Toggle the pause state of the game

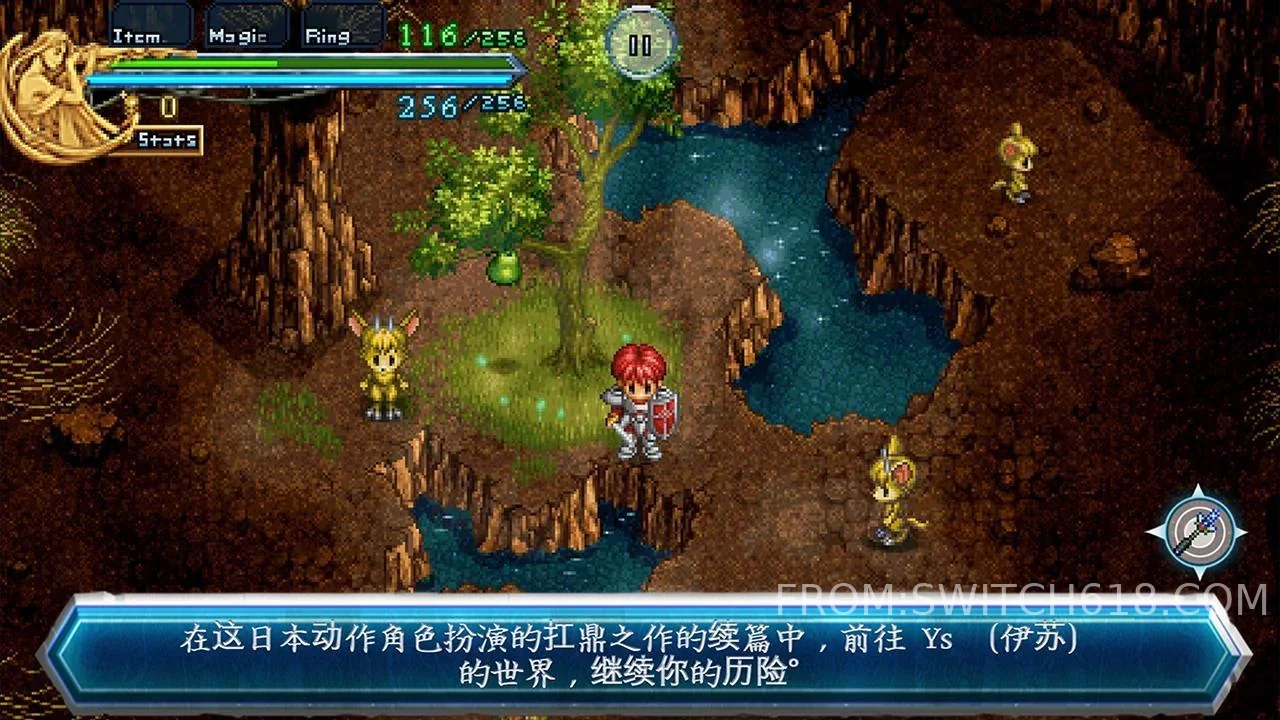pyautogui.click(x=643, y=44)
